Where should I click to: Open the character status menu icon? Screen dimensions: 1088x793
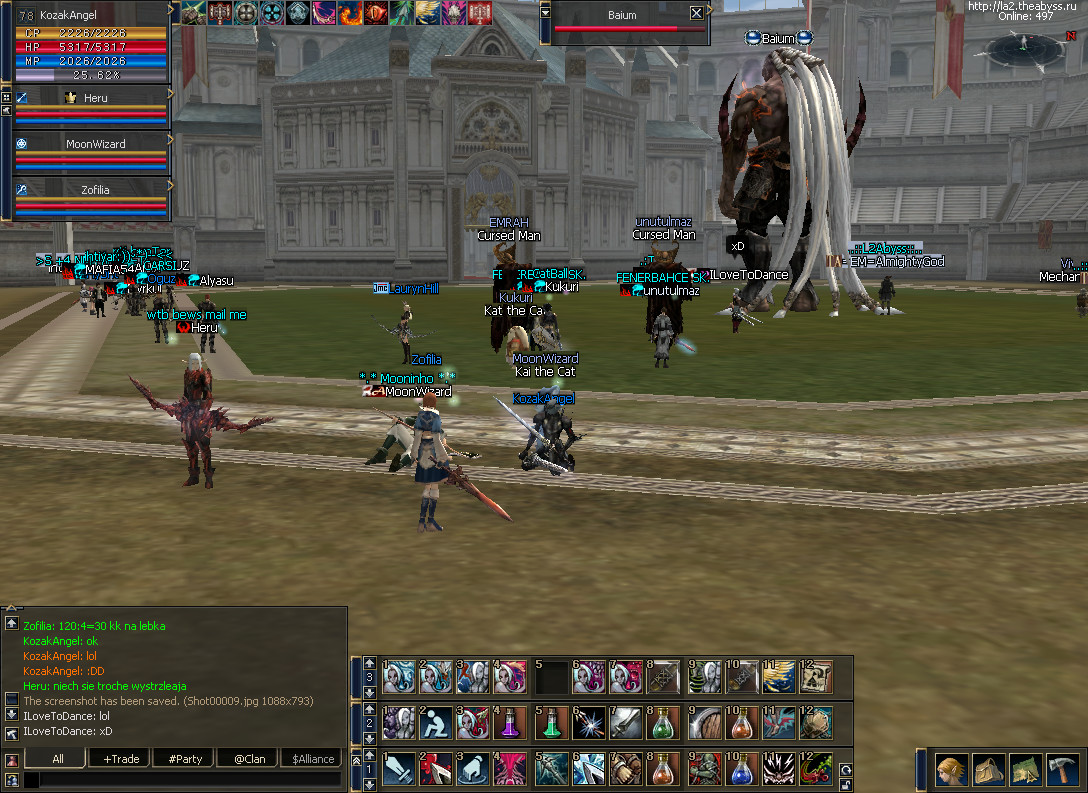coord(952,770)
